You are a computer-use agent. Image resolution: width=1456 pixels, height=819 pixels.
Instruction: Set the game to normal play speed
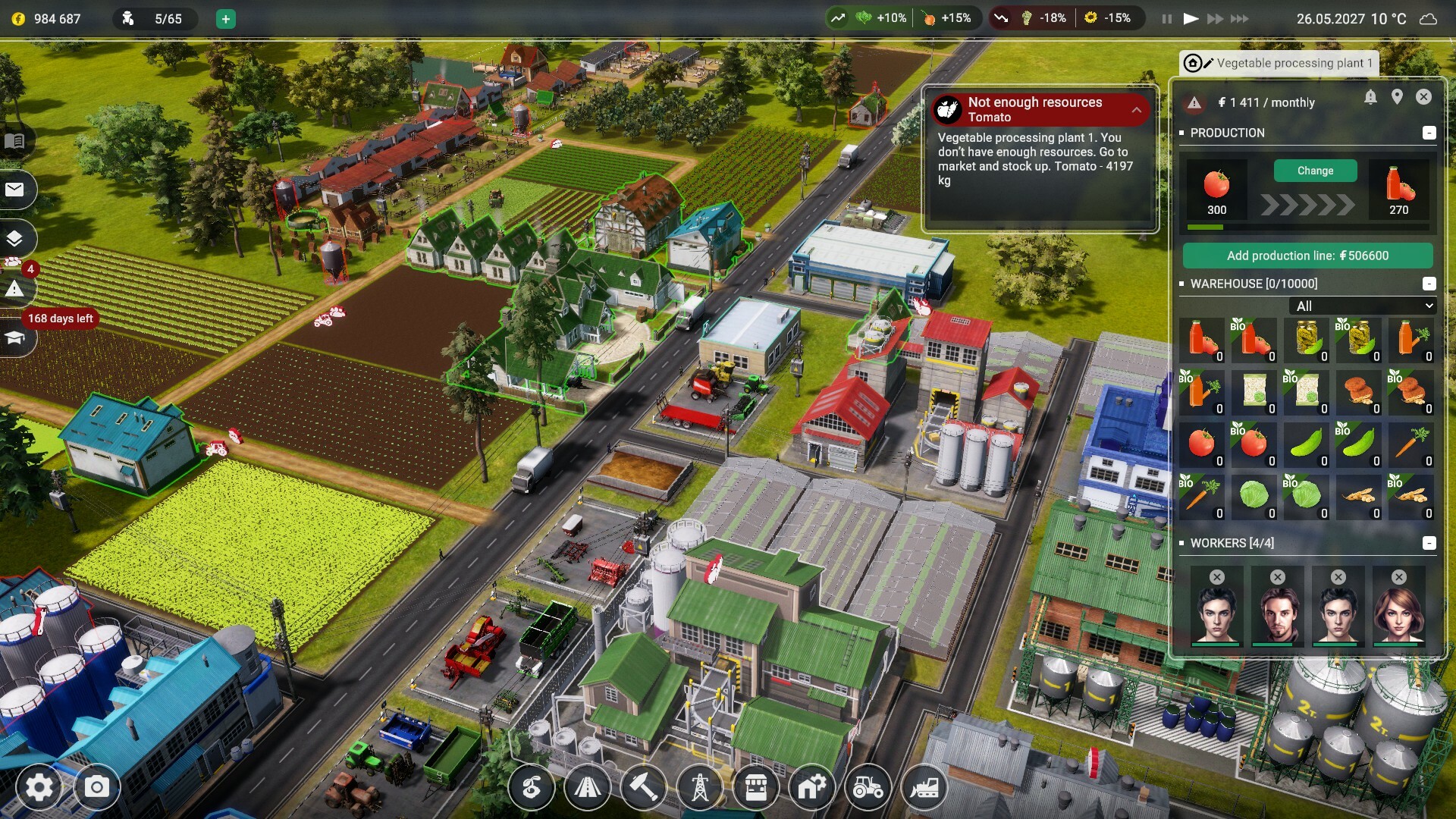[1191, 19]
